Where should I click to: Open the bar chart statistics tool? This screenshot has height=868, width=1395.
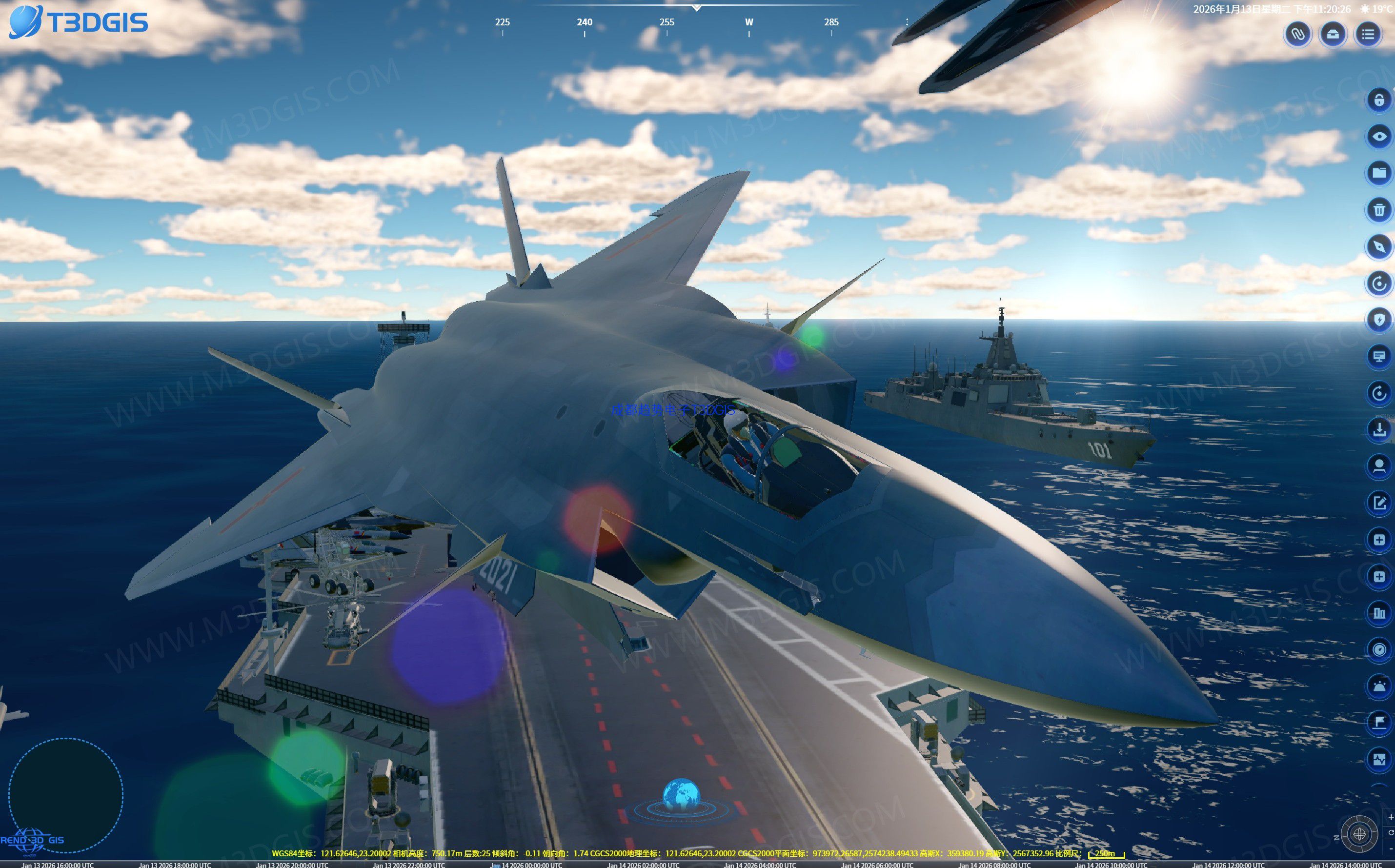click(1379, 613)
